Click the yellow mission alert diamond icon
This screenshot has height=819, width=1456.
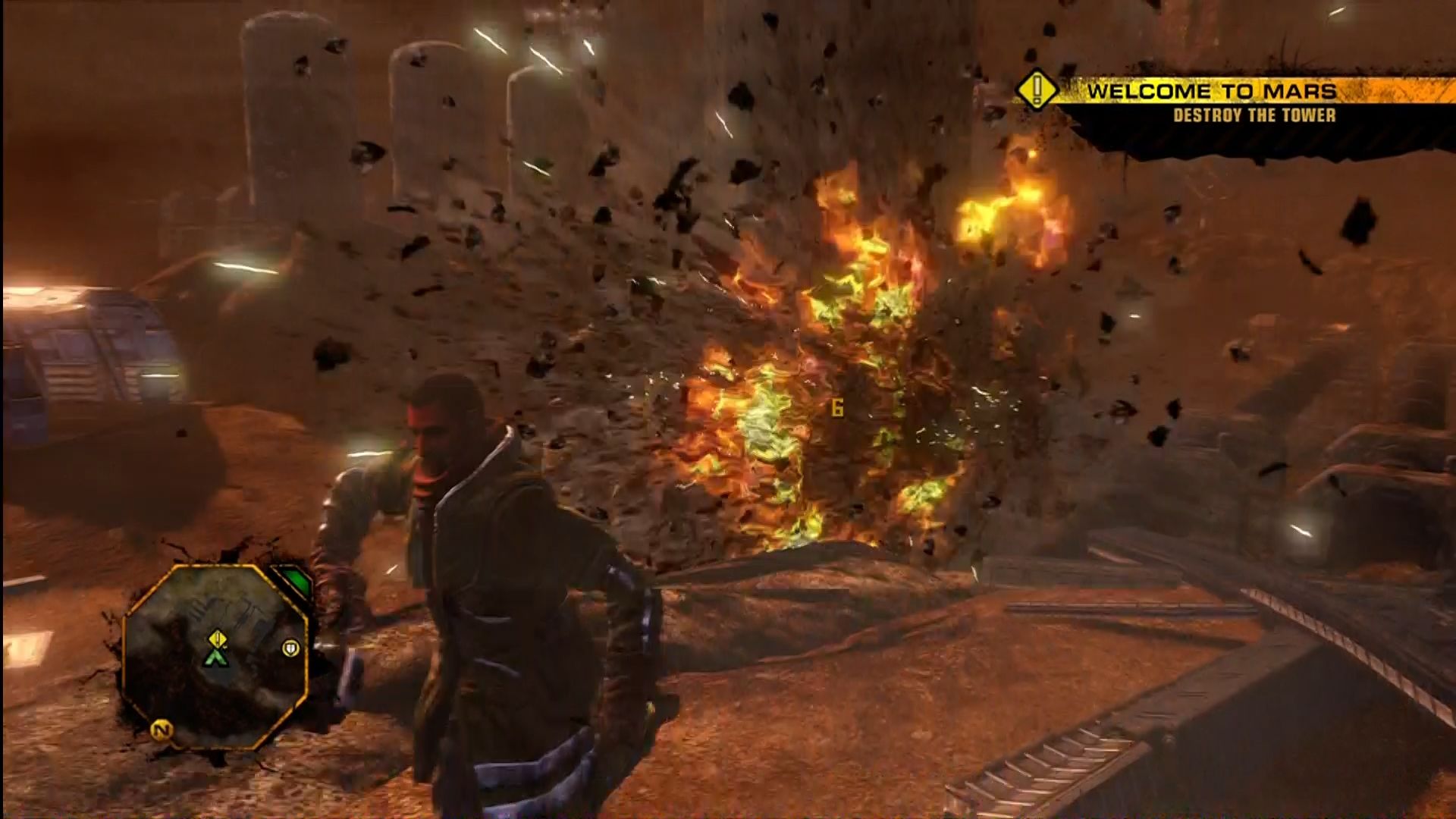pos(1037,91)
